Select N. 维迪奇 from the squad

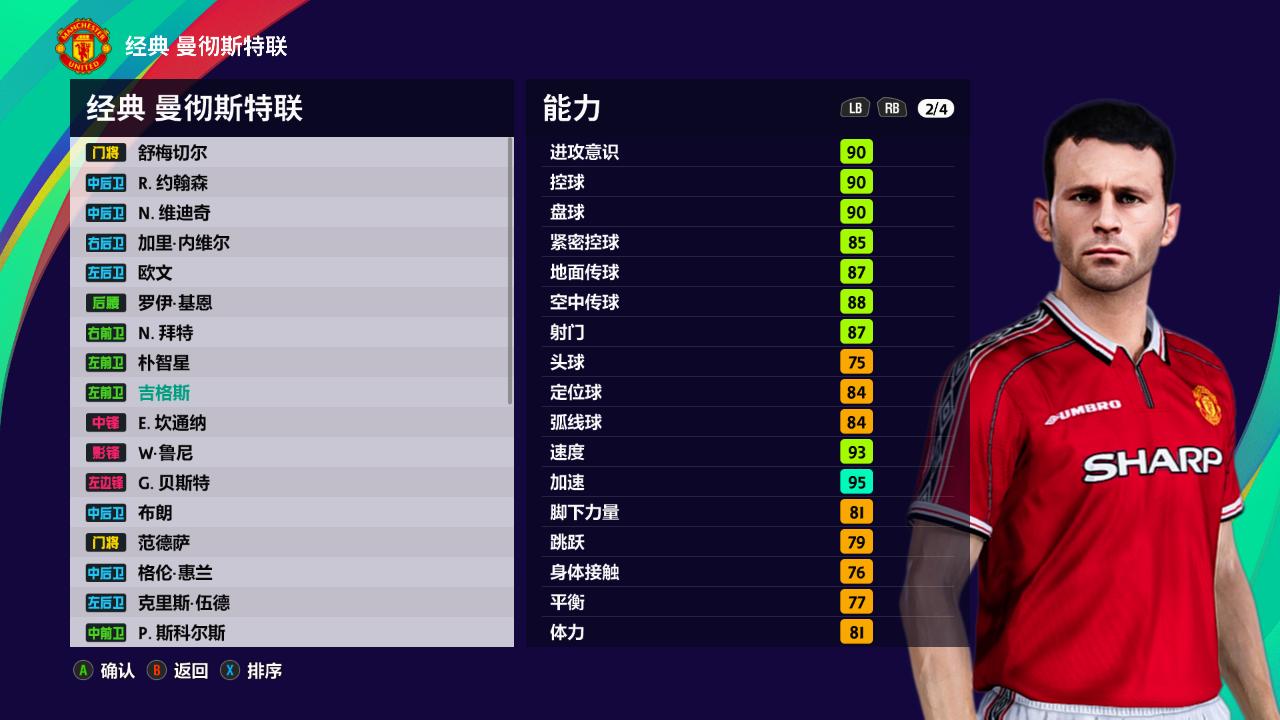point(290,213)
